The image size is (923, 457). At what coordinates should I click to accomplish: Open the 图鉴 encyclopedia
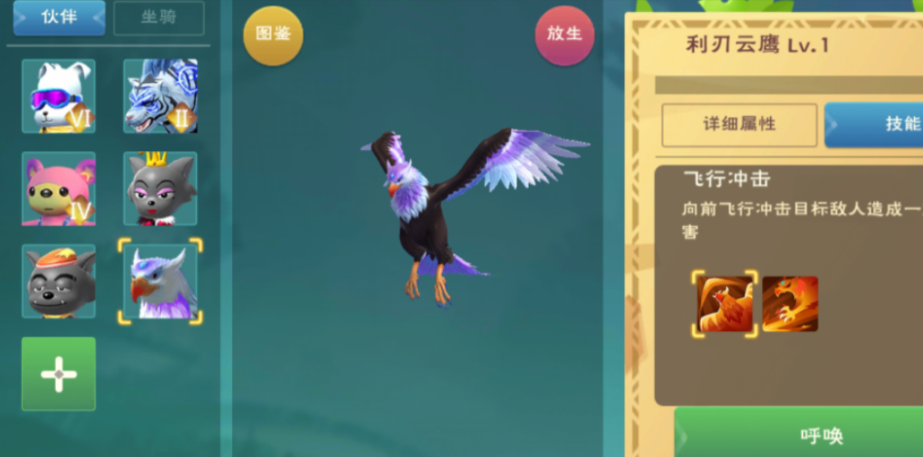[273, 35]
